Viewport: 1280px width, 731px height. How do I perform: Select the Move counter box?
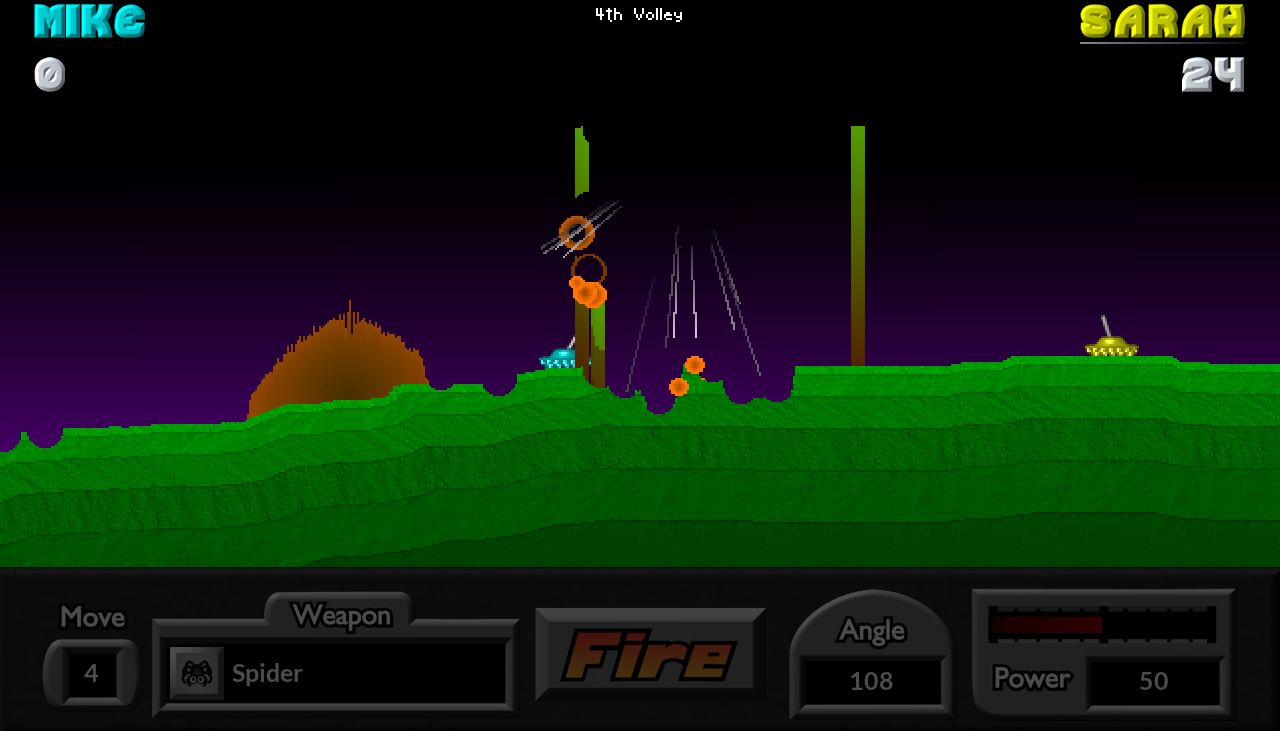91,673
